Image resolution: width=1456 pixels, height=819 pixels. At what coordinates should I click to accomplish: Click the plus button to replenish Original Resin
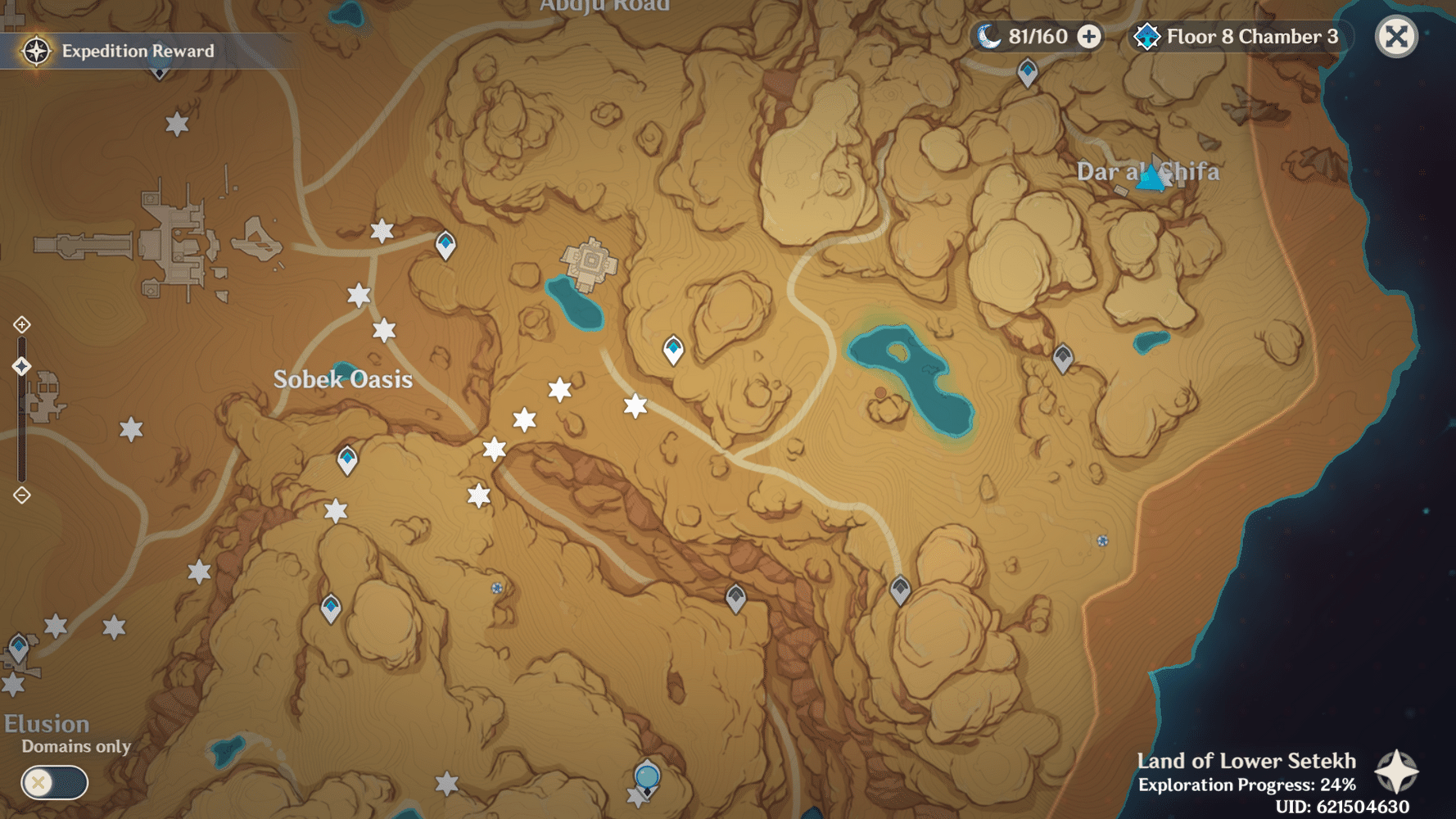[x=1090, y=36]
